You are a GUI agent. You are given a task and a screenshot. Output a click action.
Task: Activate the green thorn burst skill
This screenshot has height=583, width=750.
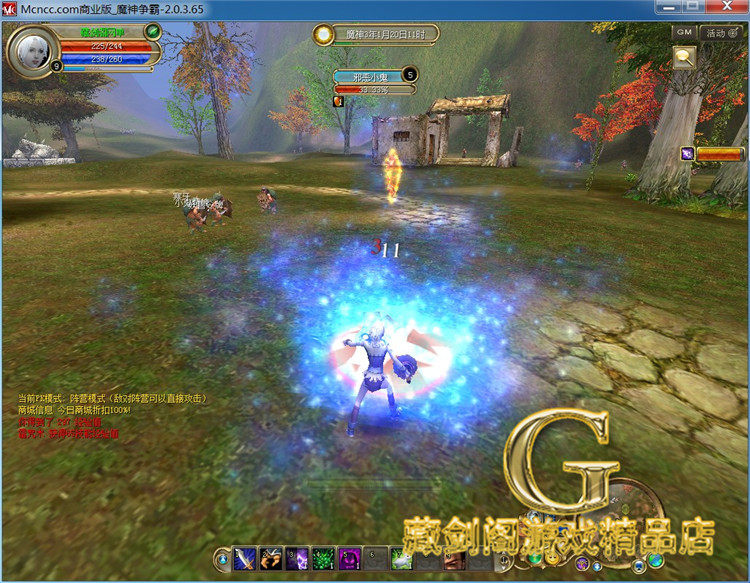pyautogui.click(x=323, y=559)
